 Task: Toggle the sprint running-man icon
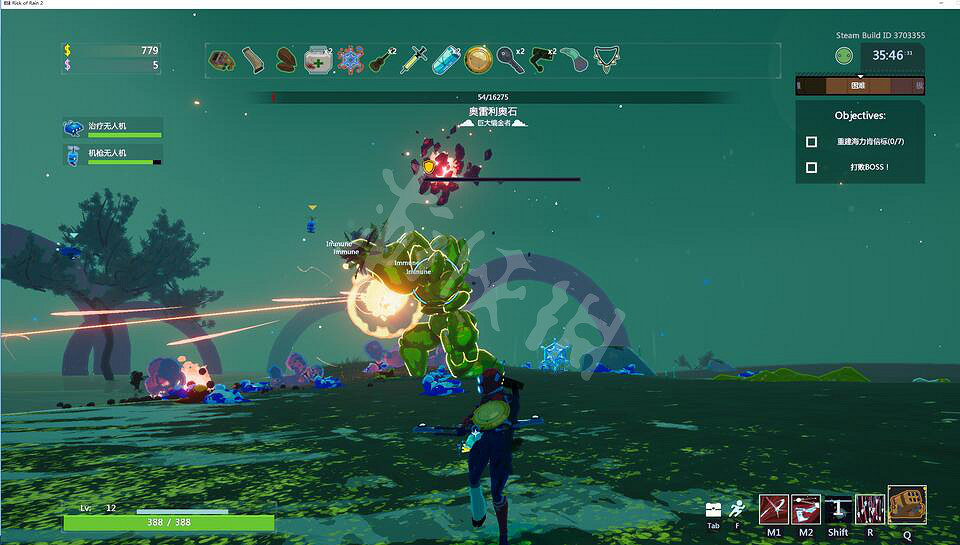coord(737,508)
